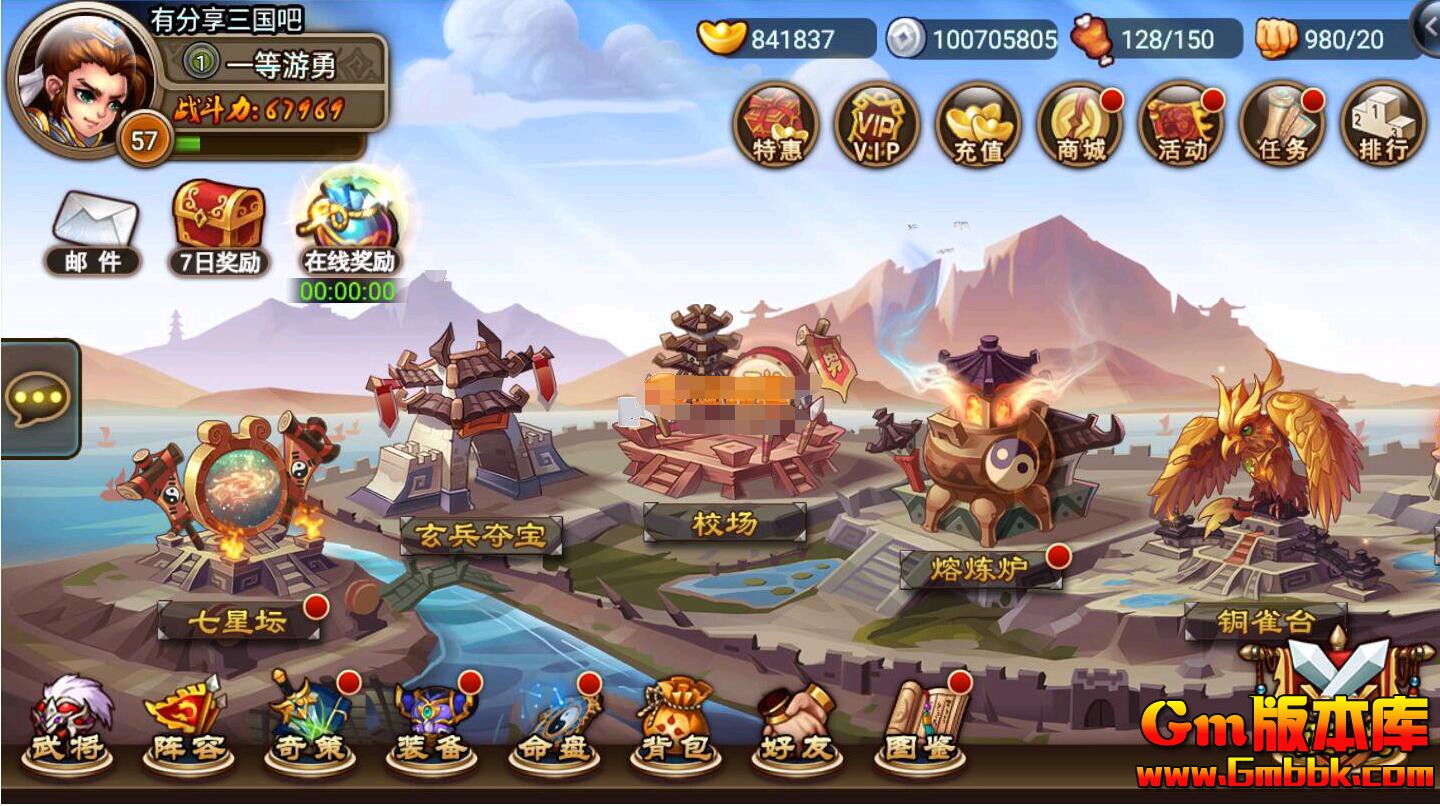Show the 活动 events panel
Viewport: 1440px width, 806px height.
1181,125
